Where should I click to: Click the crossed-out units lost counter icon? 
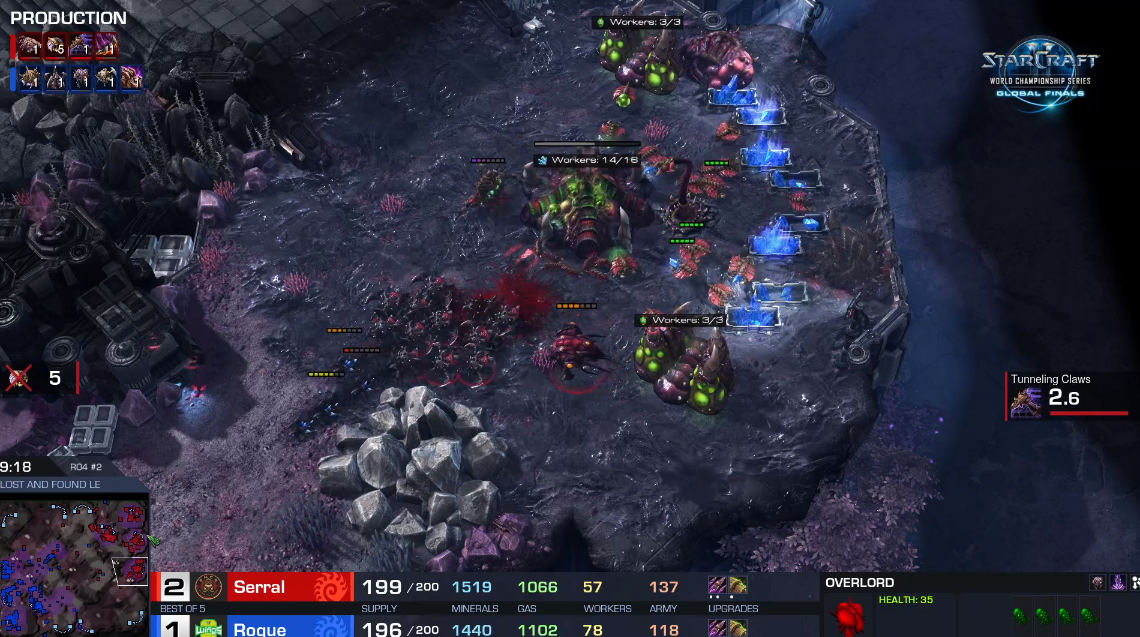pos(18,378)
